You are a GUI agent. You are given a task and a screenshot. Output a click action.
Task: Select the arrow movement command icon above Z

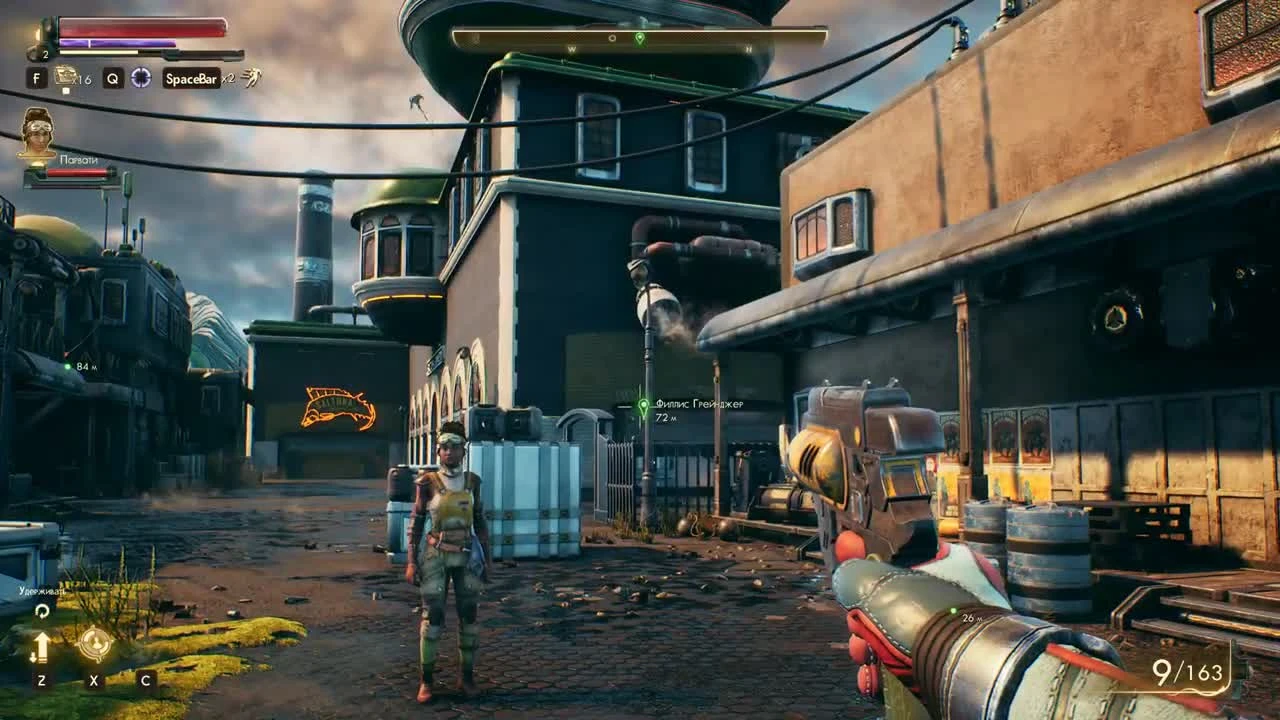[x=42, y=646]
